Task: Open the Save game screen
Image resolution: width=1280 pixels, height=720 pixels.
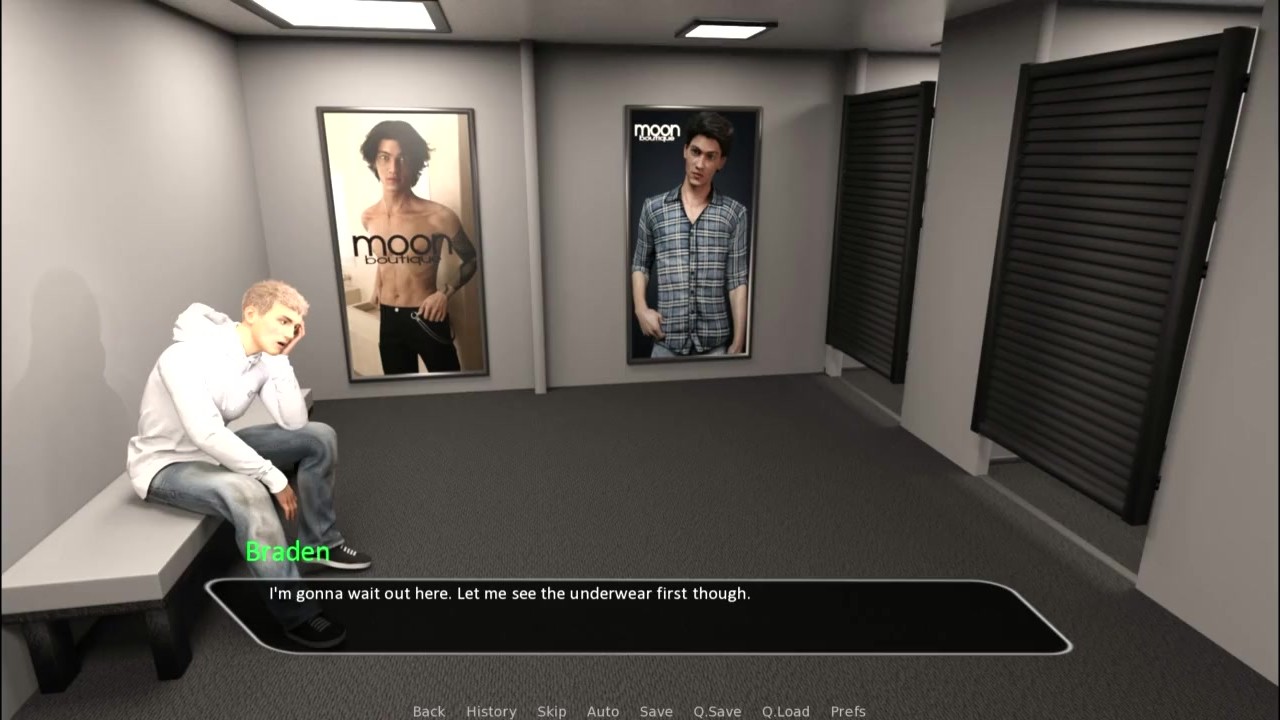Action: tap(656, 711)
